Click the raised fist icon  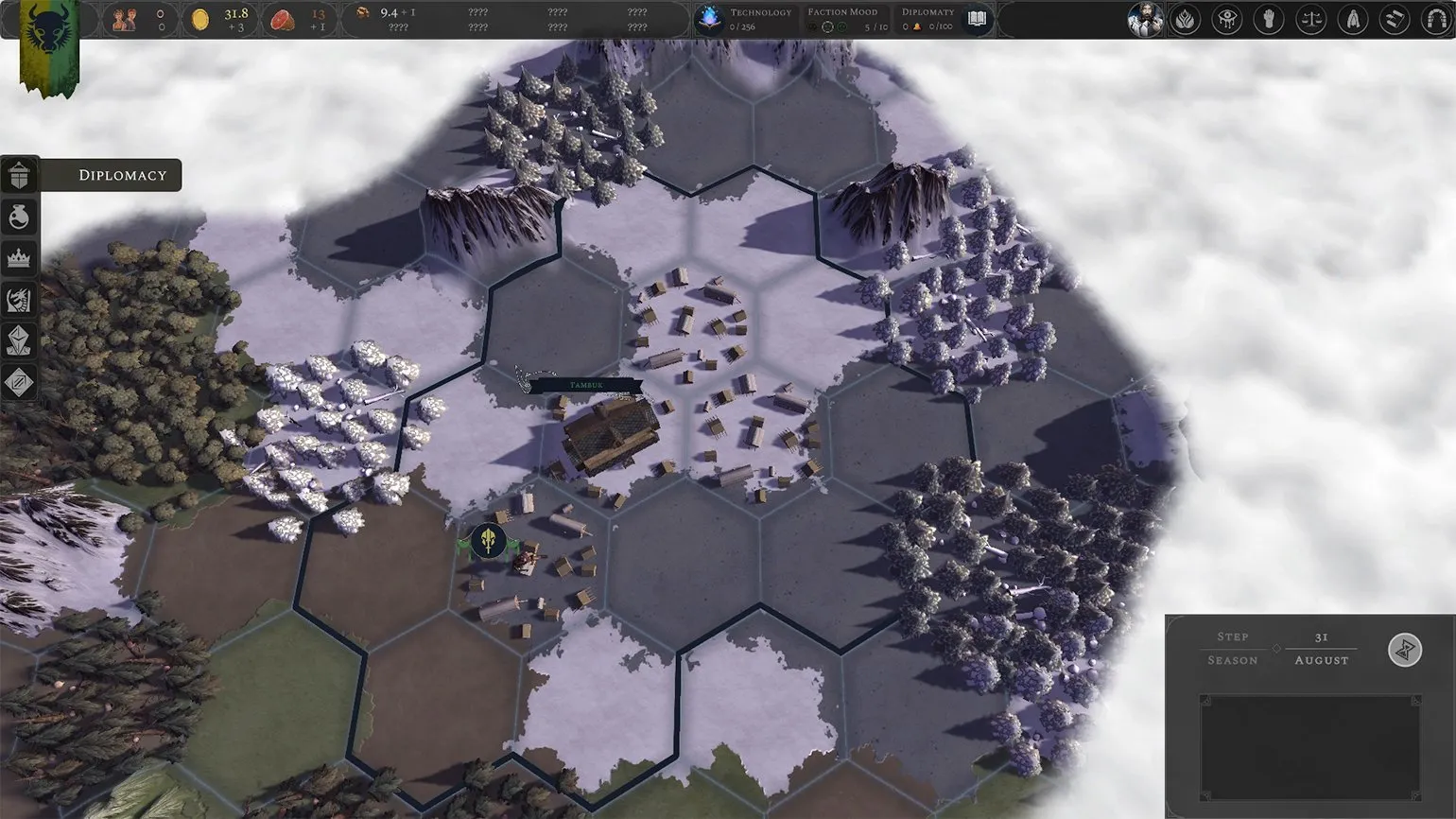click(x=1269, y=19)
